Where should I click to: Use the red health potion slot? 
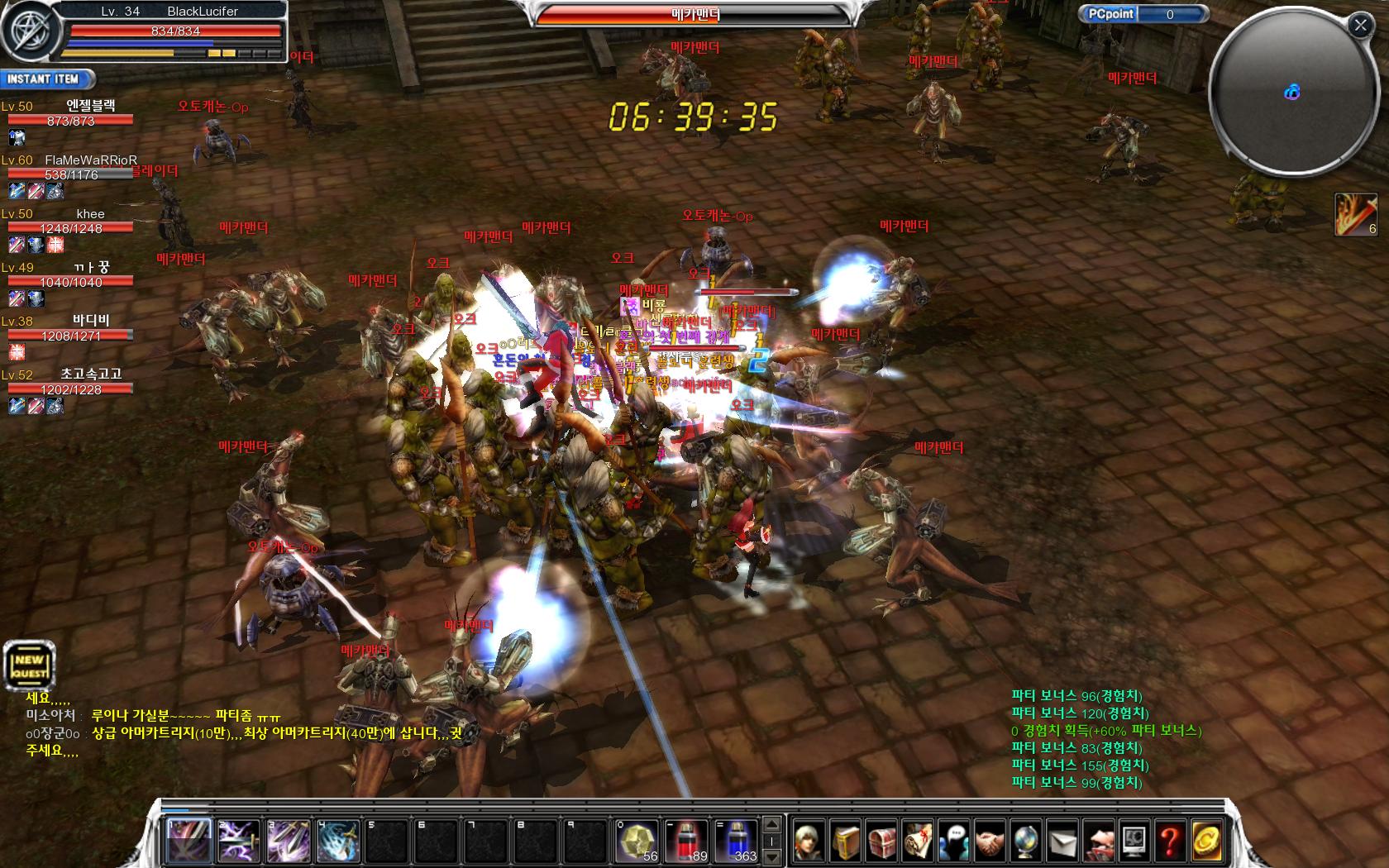tap(685, 841)
